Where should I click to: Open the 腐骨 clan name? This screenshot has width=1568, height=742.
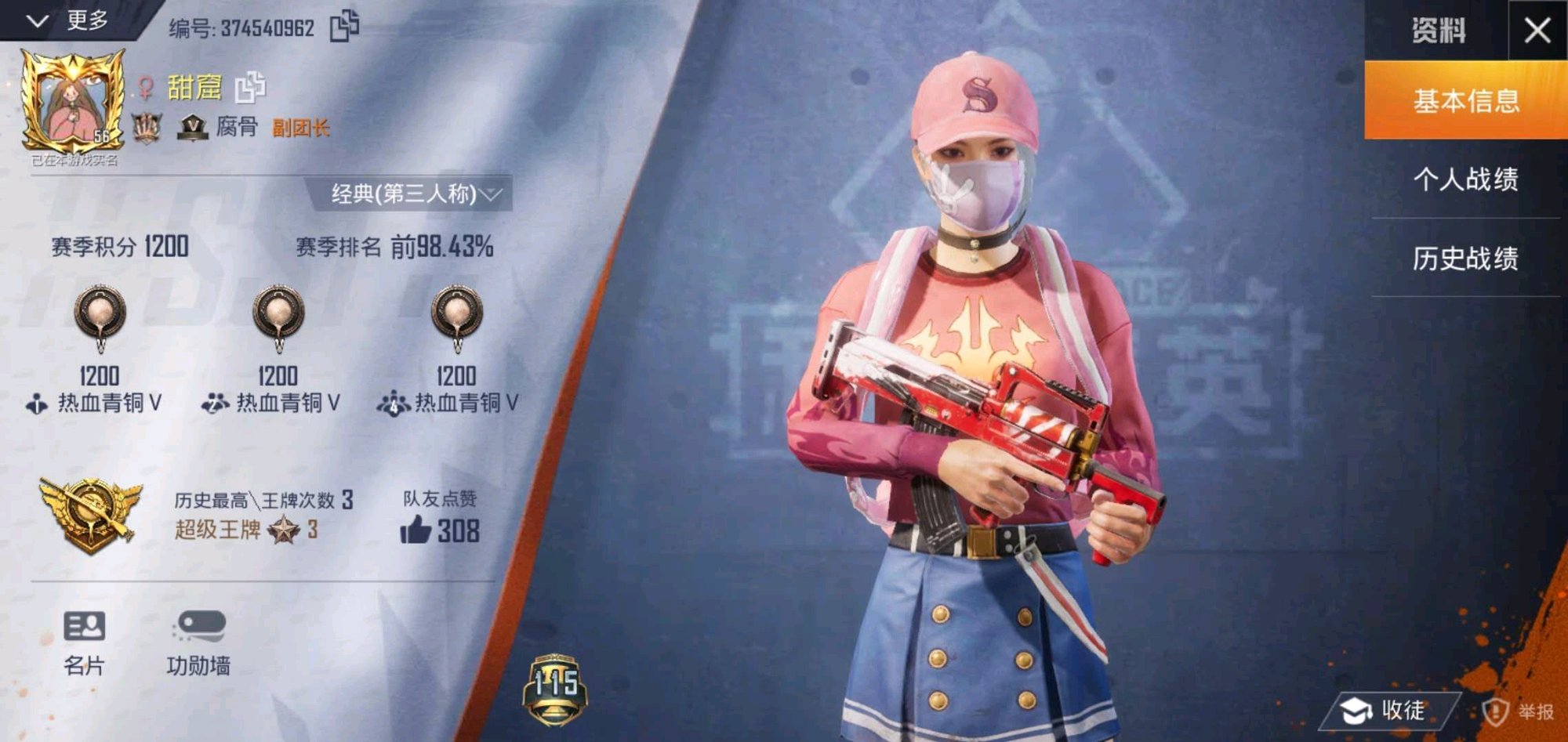[x=236, y=127]
